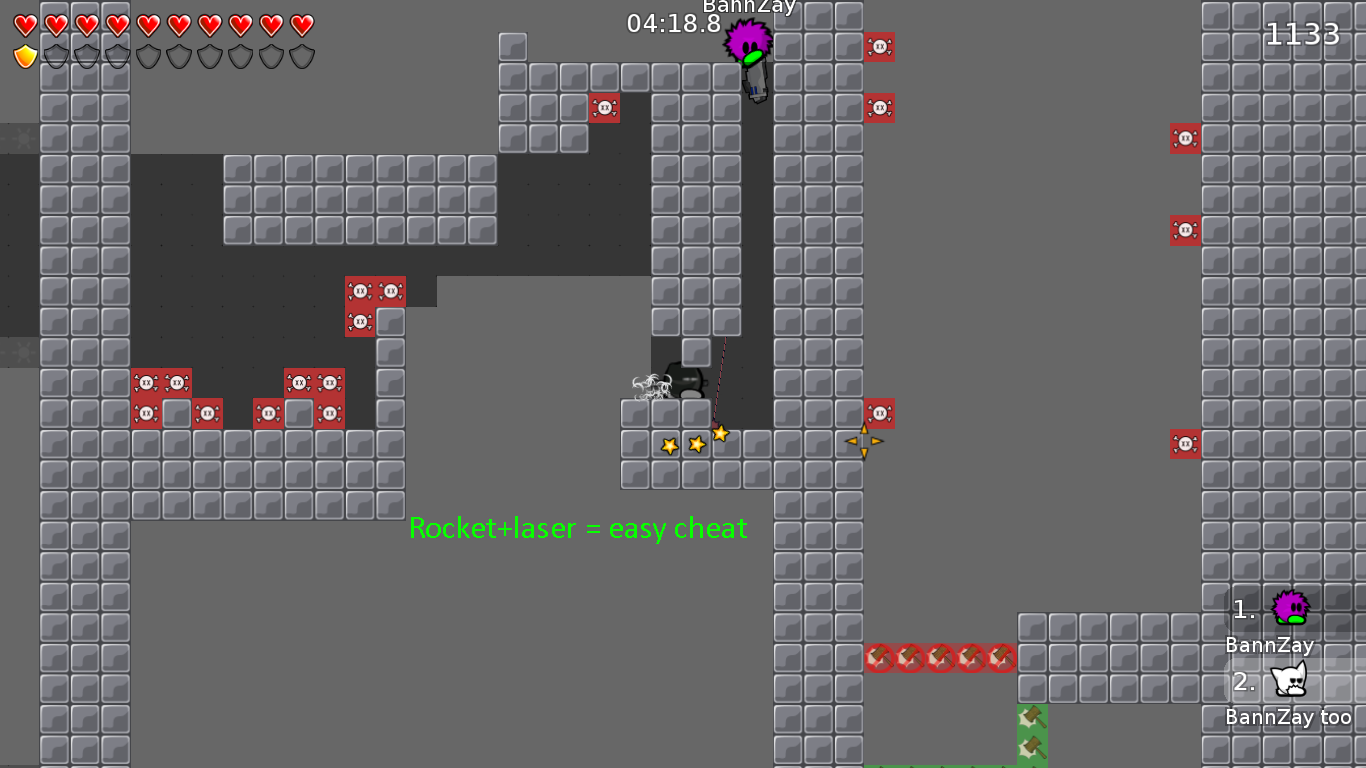The image size is (1366, 768).
Task: Click the gold shield armor icon in the HUD
Action: 25,57
